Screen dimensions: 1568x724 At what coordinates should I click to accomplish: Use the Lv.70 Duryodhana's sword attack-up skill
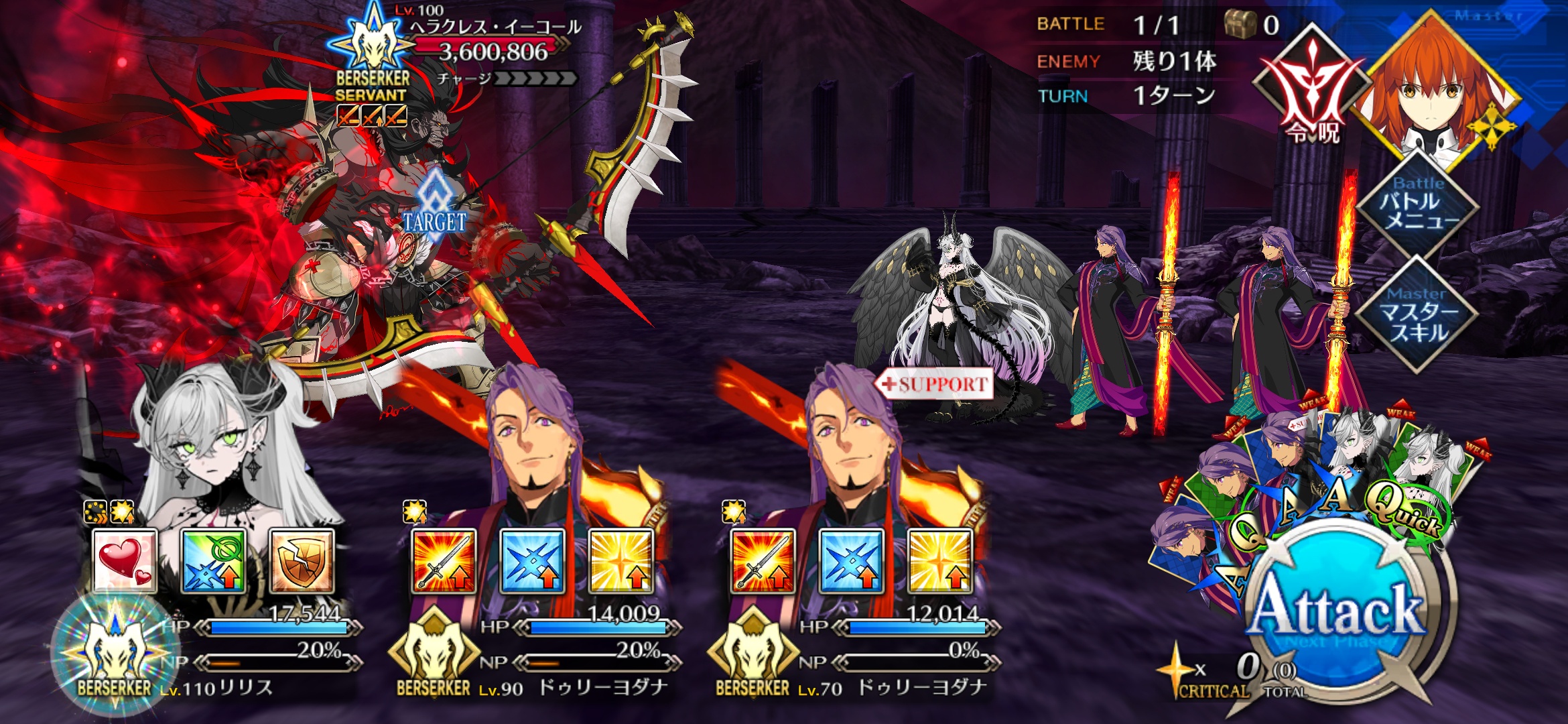tap(763, 560)
